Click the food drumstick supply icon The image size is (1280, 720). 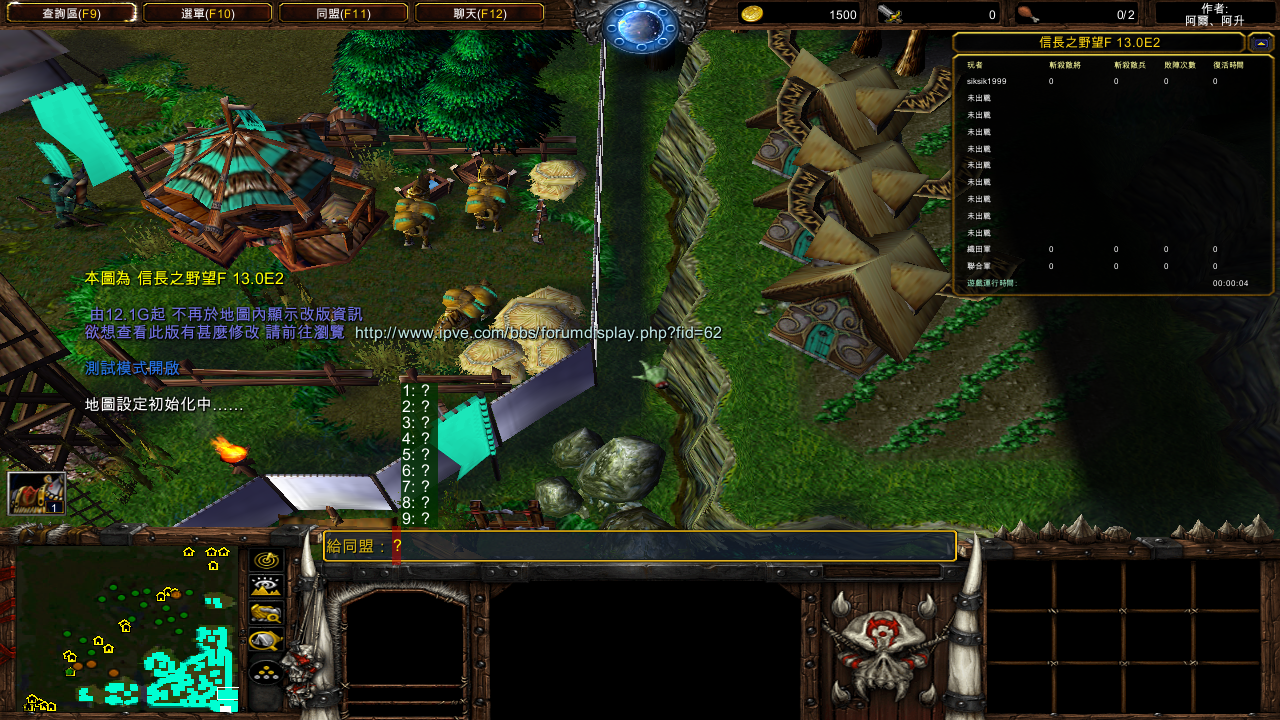coord(1026,14)
